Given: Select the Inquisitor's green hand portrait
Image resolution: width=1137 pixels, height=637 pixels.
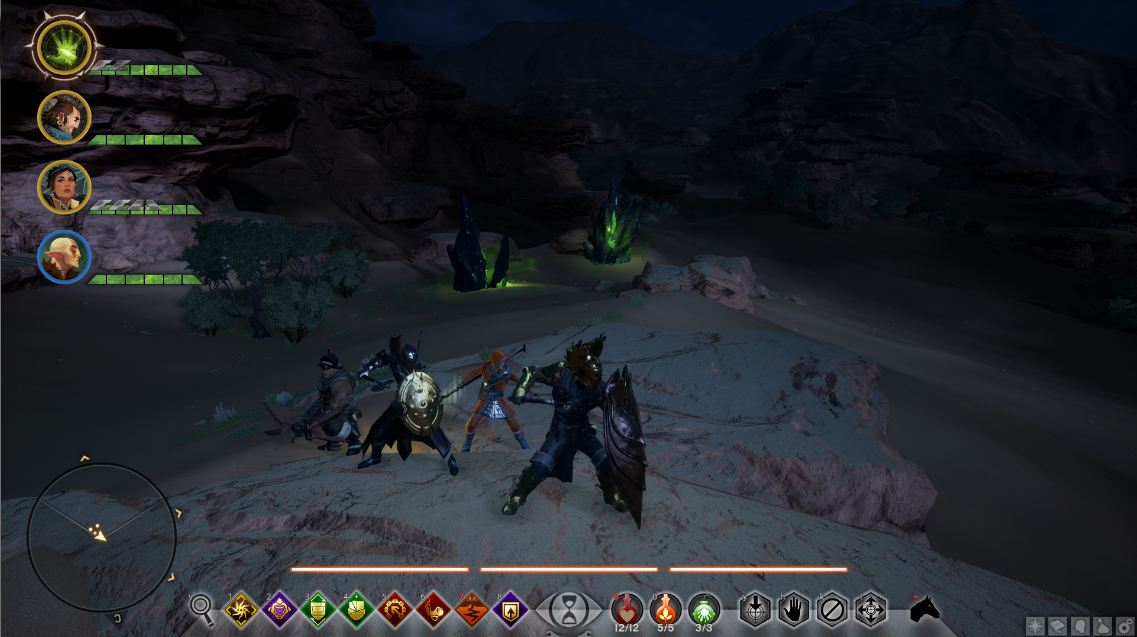Looking at the screenshot, I should pyautogui.click(x=64, y=47).
